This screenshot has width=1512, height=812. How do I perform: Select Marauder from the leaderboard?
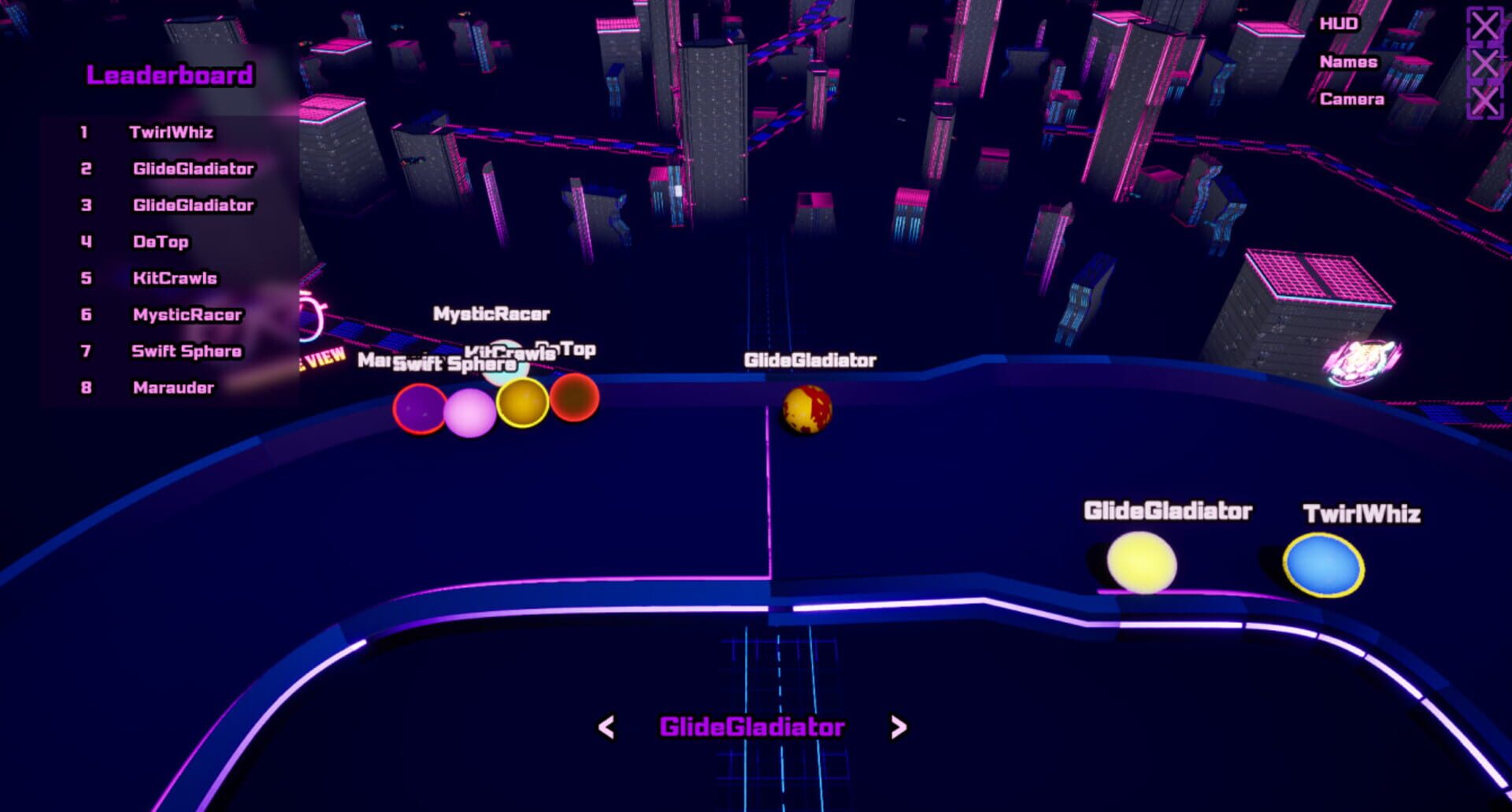point(172,387)
